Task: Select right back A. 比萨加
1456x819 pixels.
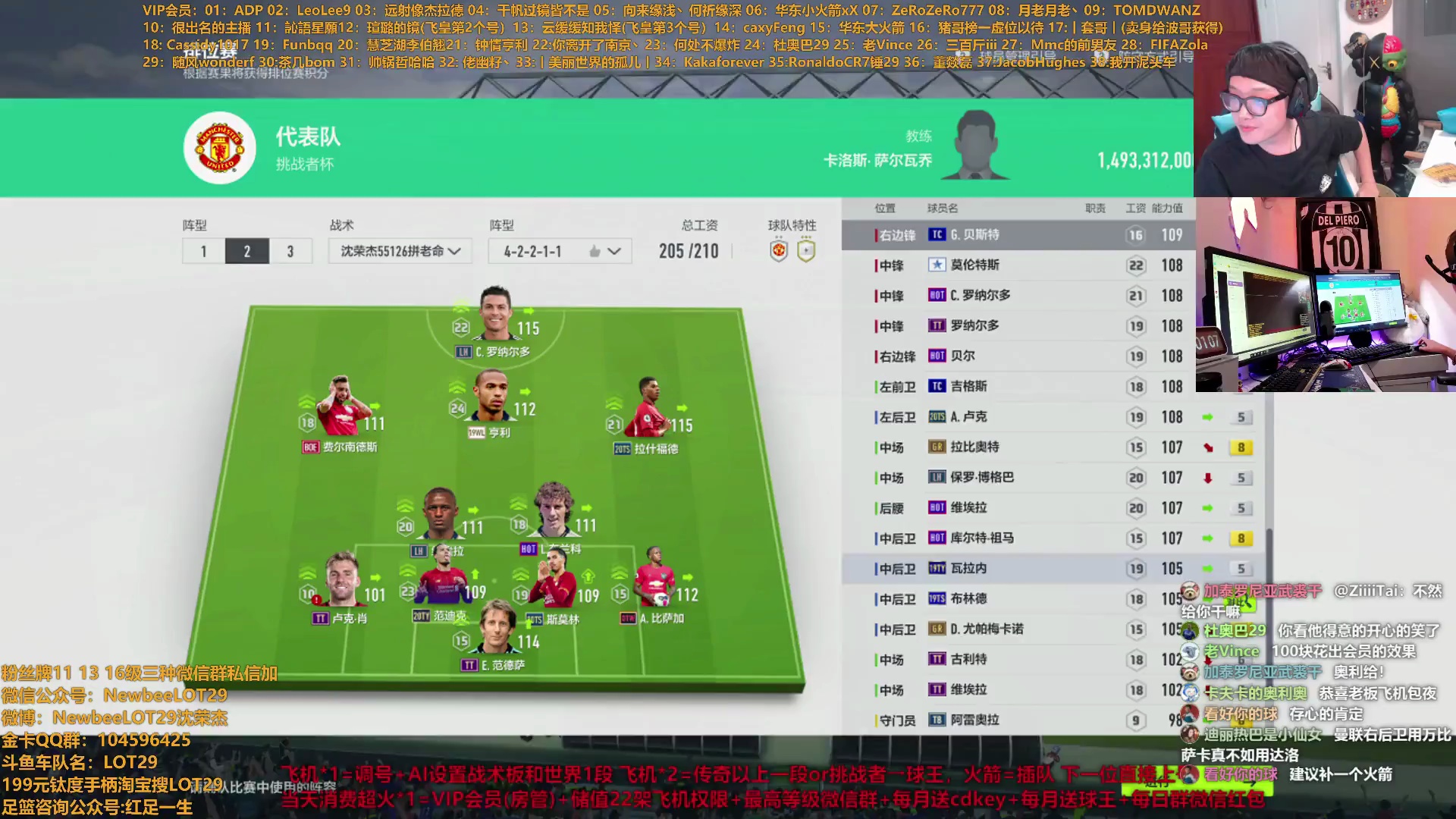Action: click(x=653, y=585)
